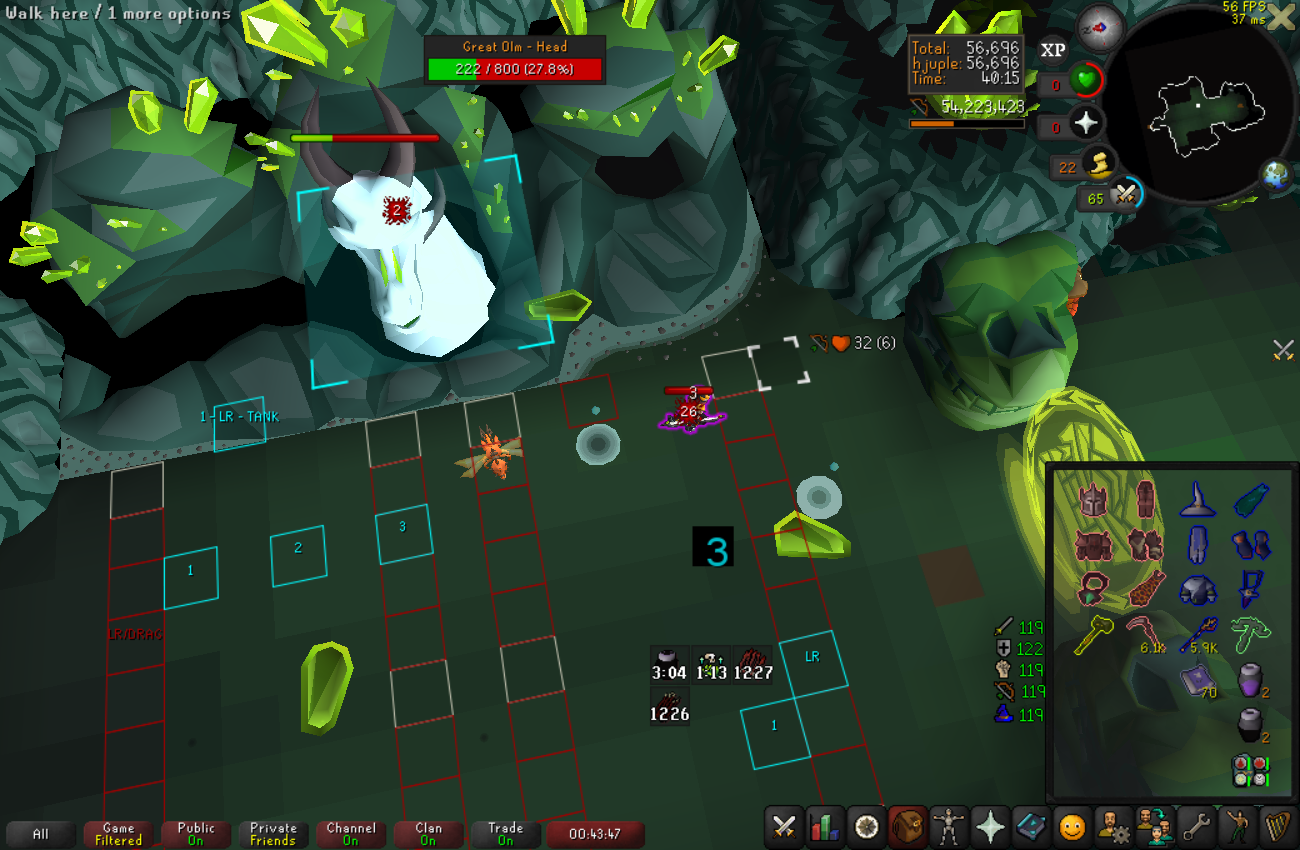Viewport: 1300px width, 850px height.
Task: Toggle the XP drops button
Action: tap(1052, 49)
